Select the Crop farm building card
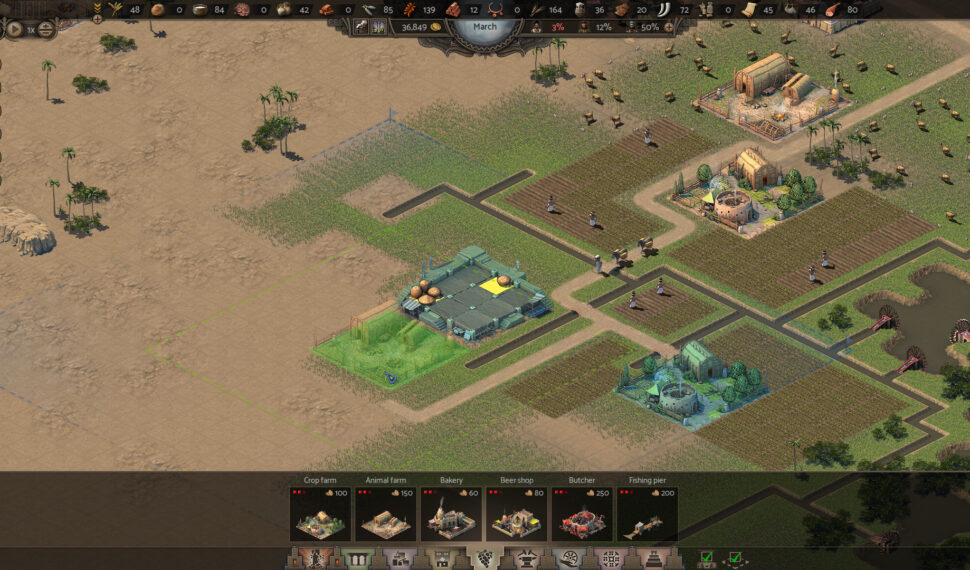The image size is (970, 570). [x=320, y=513]
